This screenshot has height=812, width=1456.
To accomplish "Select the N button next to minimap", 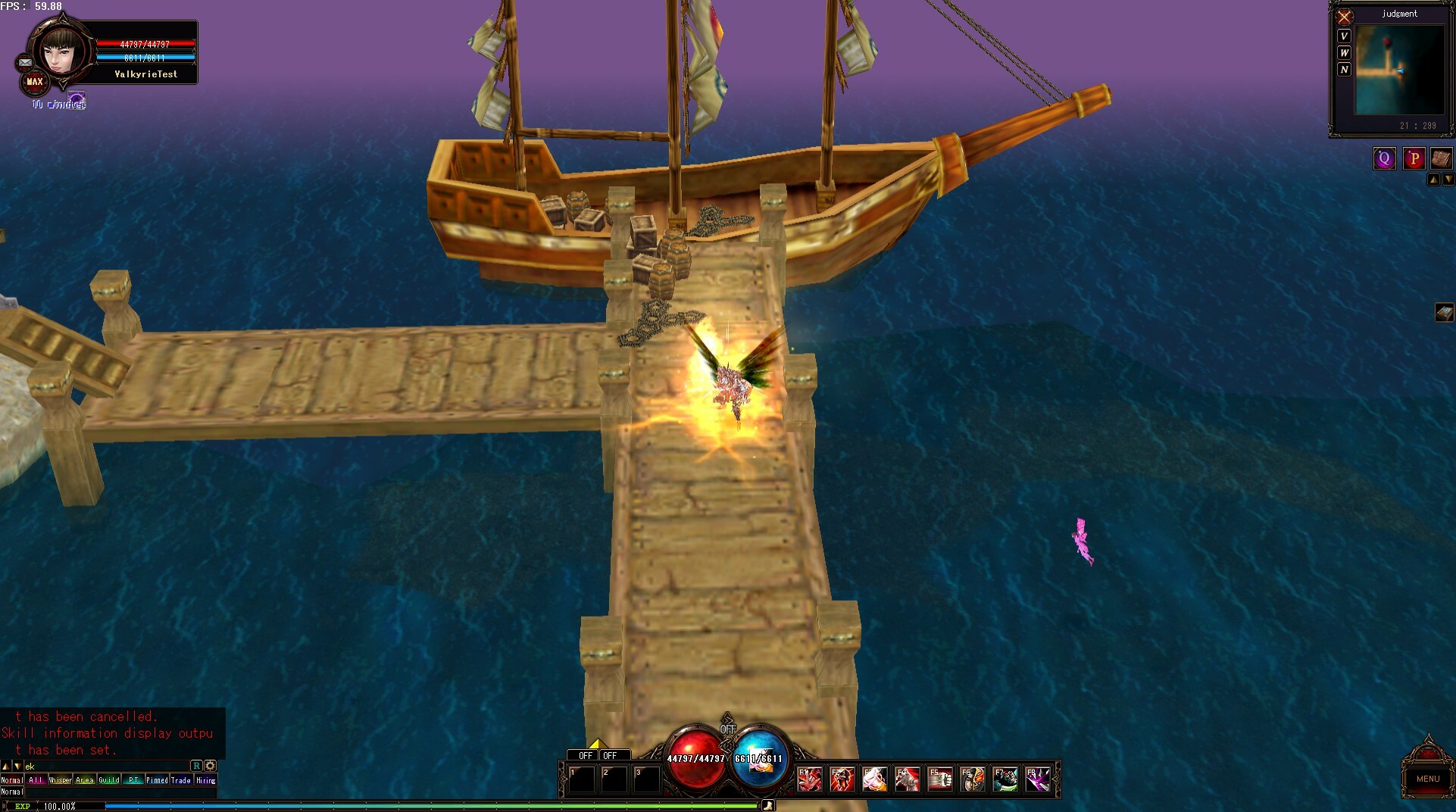I will pyautogui.click(x=1344, y=70).
